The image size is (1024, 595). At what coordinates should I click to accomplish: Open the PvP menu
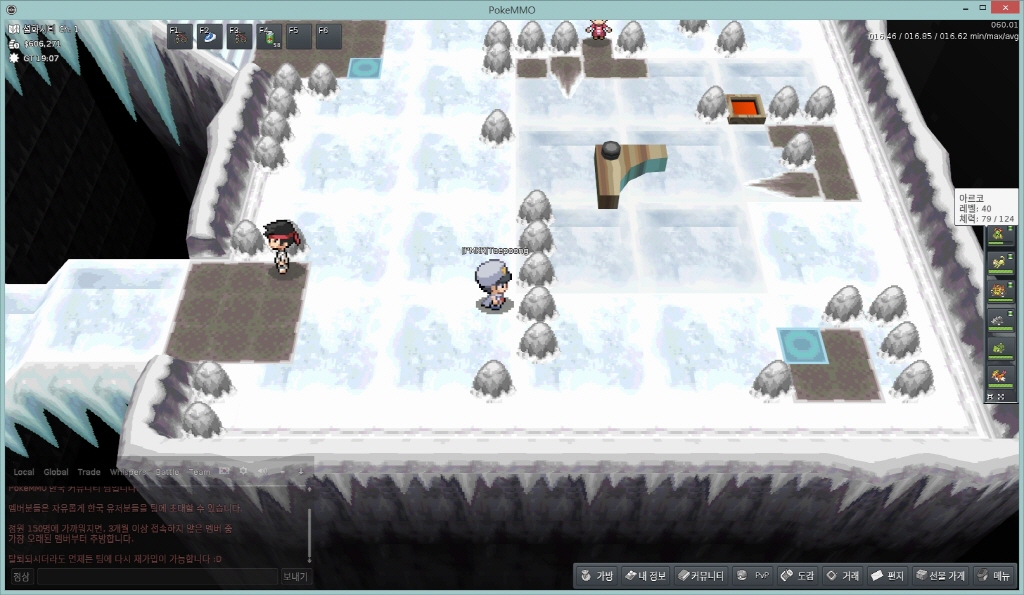[x=753, y=576]
